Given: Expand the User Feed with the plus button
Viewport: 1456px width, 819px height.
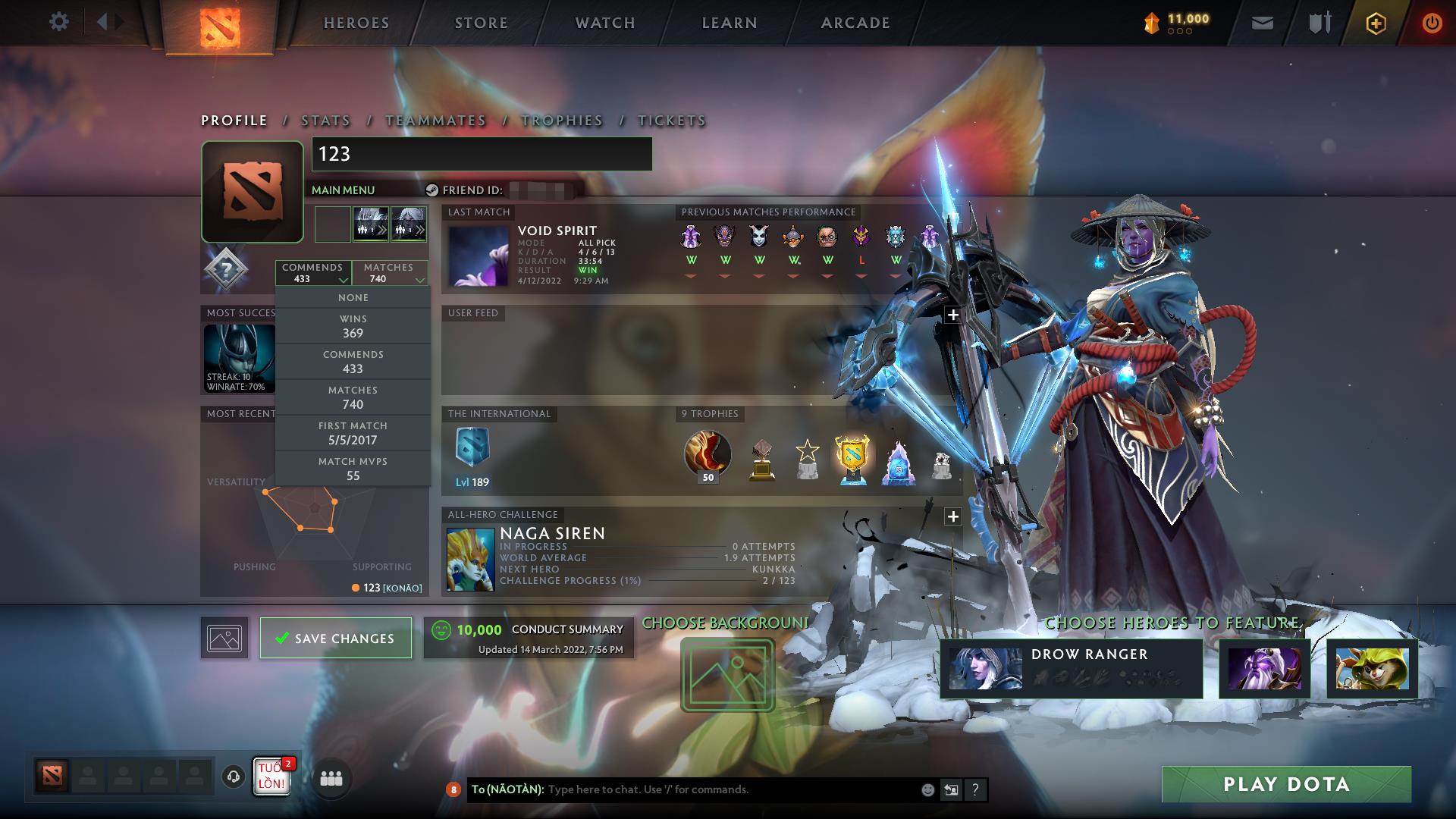Looking at the screenshot, I should pos(952,314).
